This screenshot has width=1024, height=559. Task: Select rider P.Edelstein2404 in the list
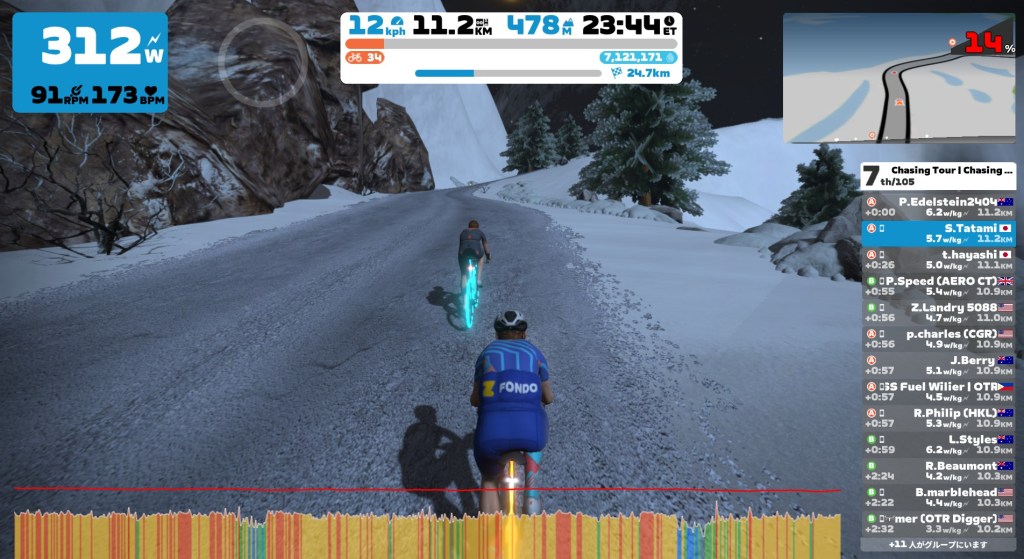[x=939, y=206]
